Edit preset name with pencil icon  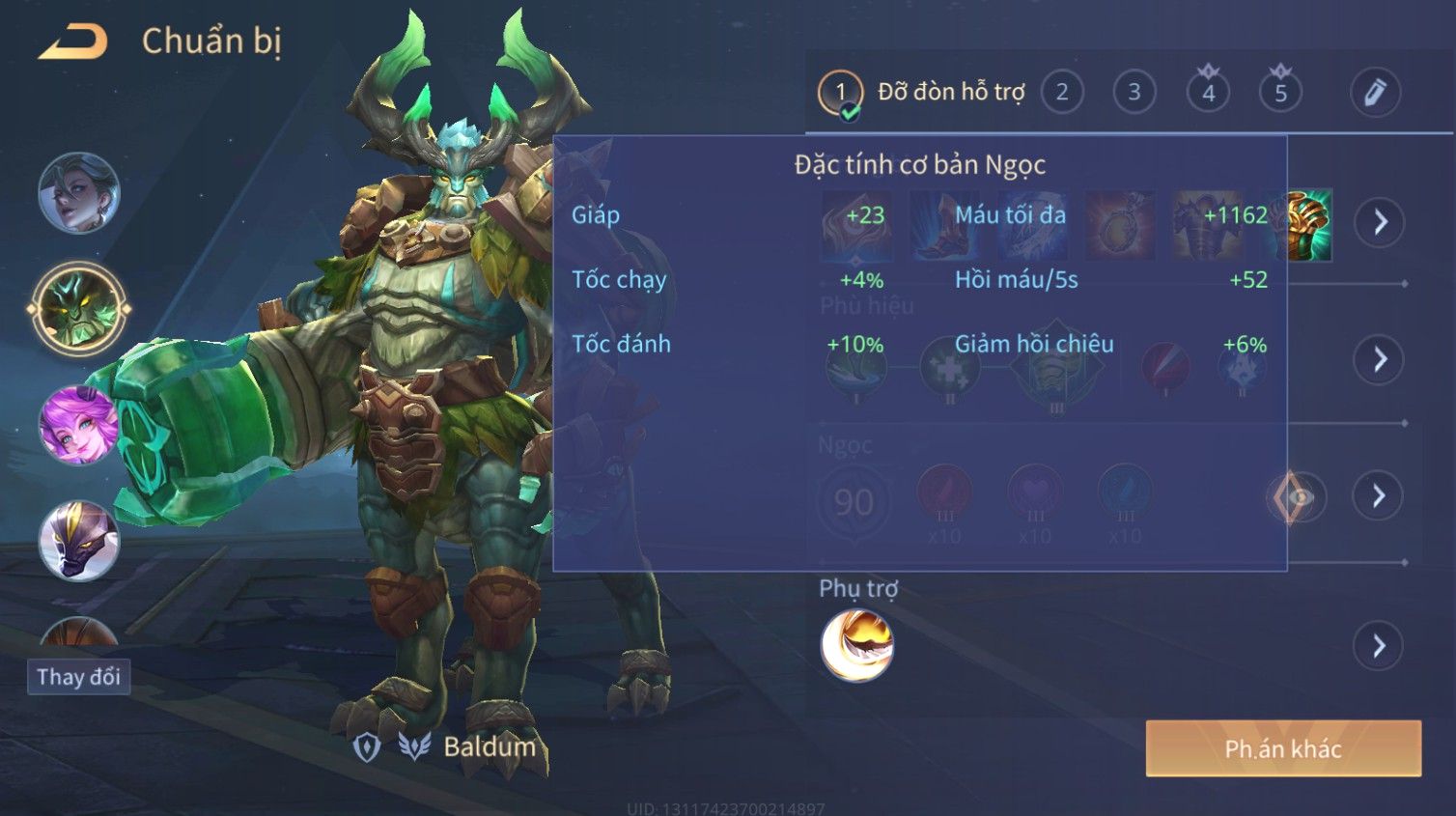pos(1375,93)
